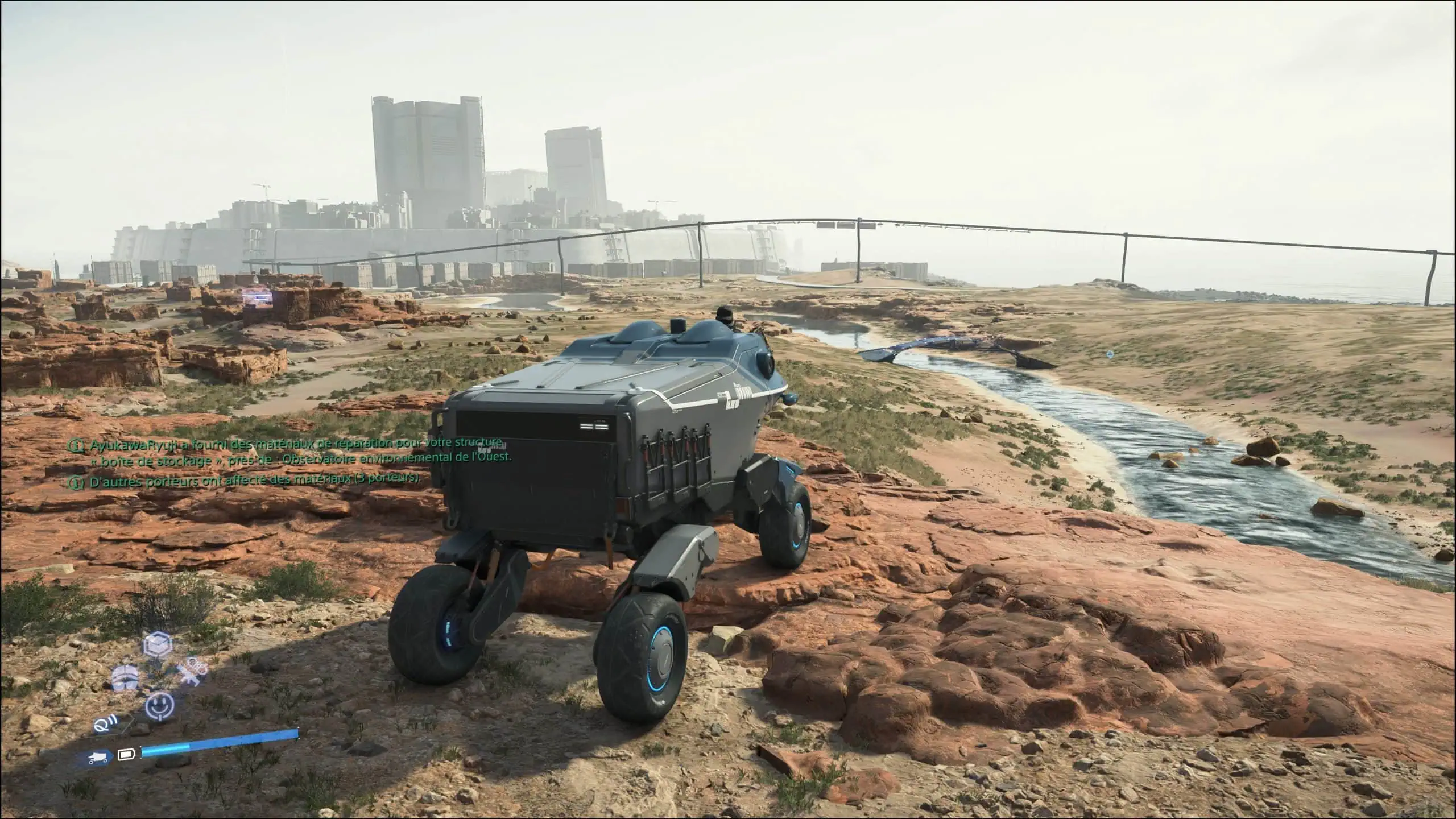Click the scanner signal icon
The image size is (1456, 819).
click(105, 726)
